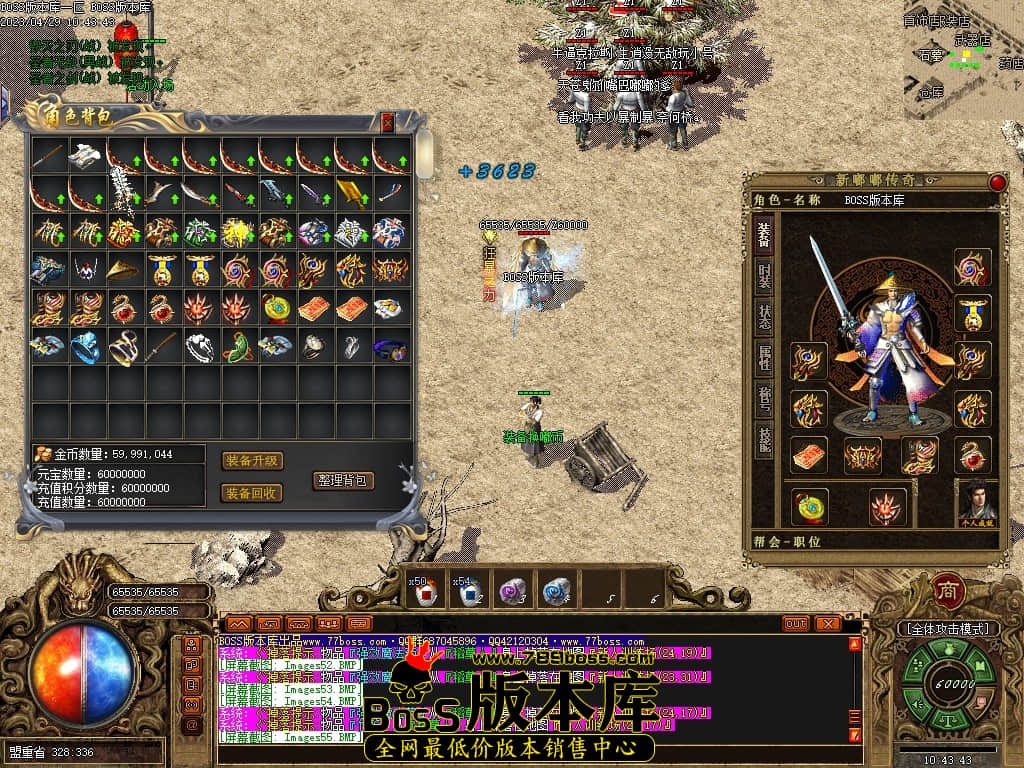Image resolution: width=1024 pixels, height=768 pixels.
Task: Use the red potion in the hotbar
Action: [x=425, y=592]
